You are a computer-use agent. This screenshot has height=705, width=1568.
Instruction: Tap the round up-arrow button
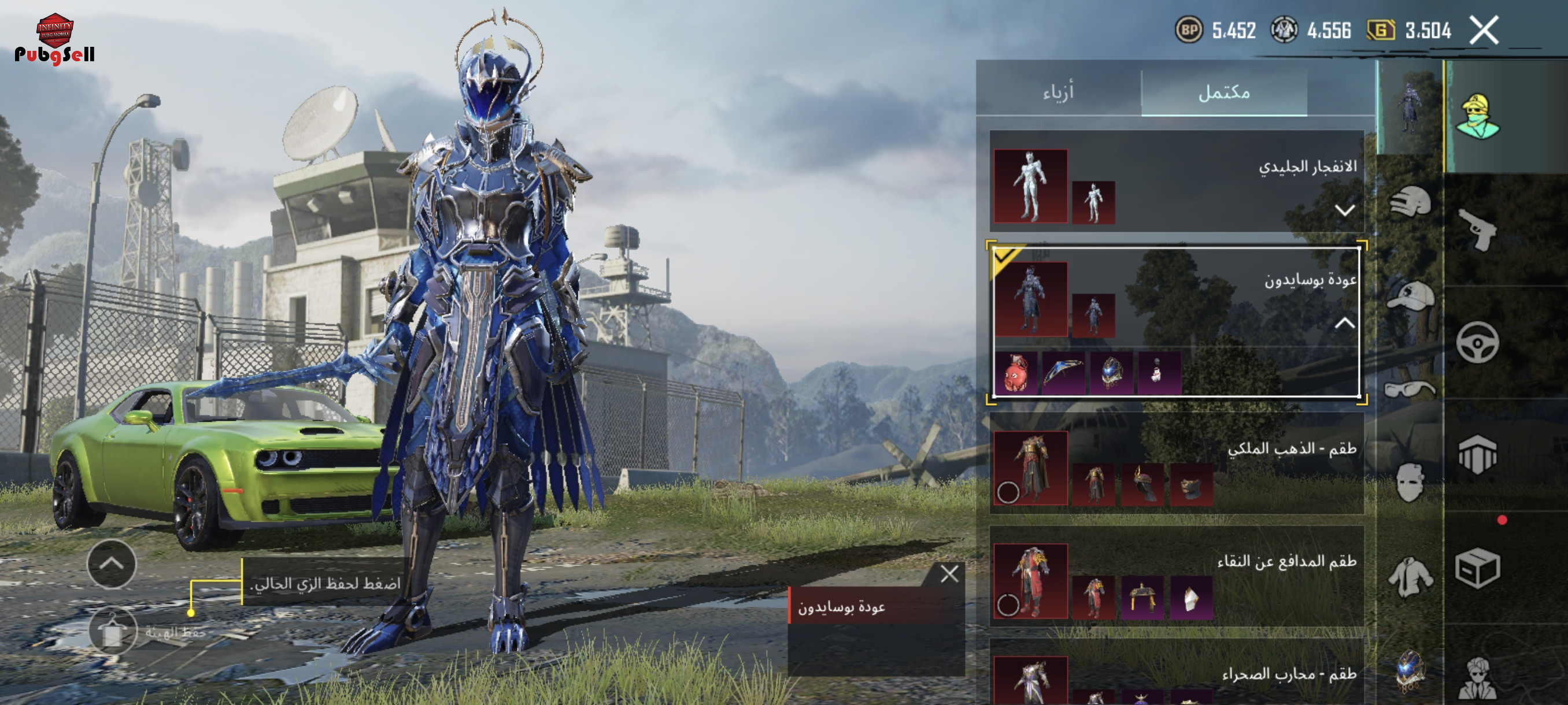112,564
